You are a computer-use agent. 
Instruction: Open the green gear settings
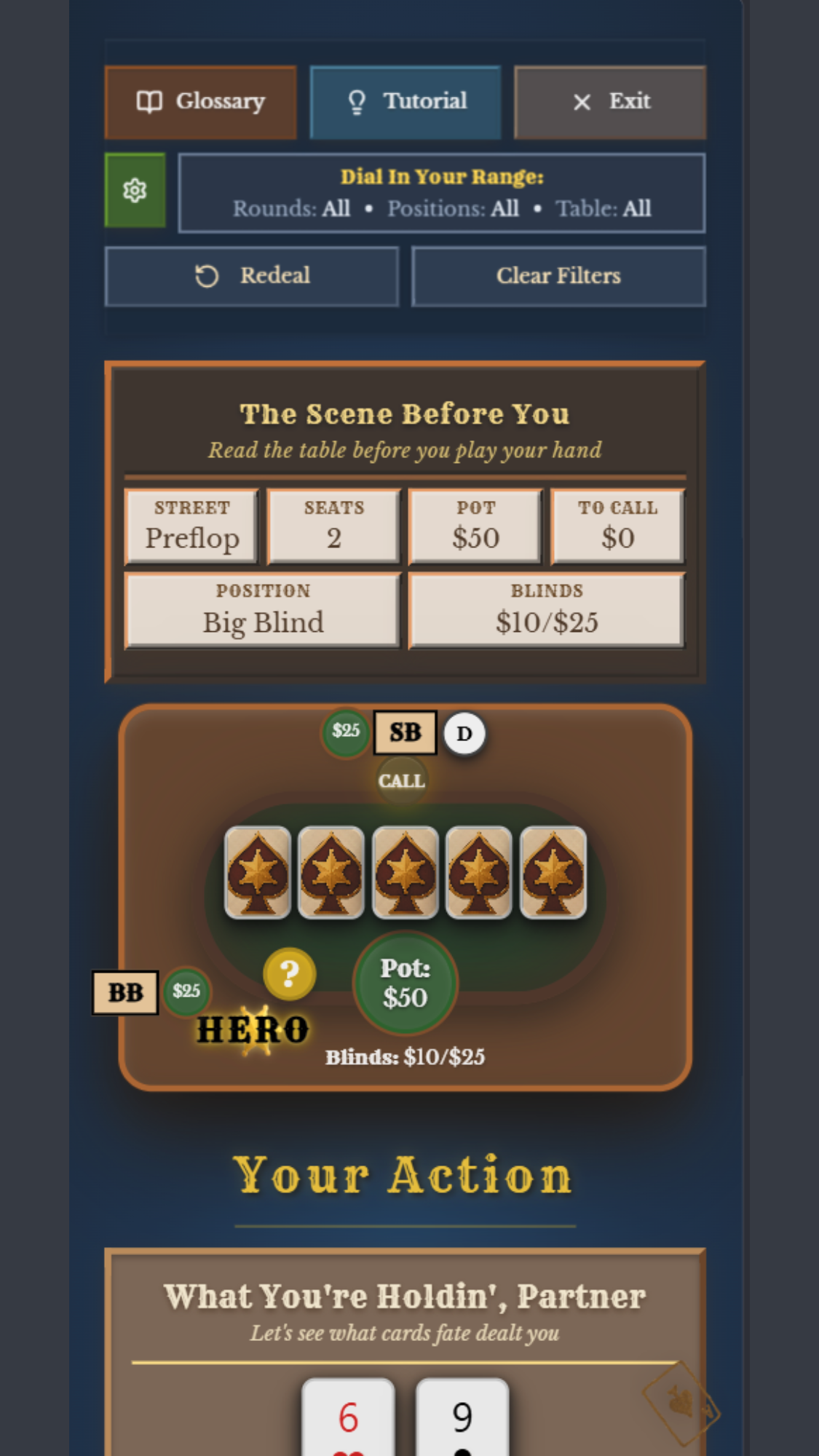point(135,191)
